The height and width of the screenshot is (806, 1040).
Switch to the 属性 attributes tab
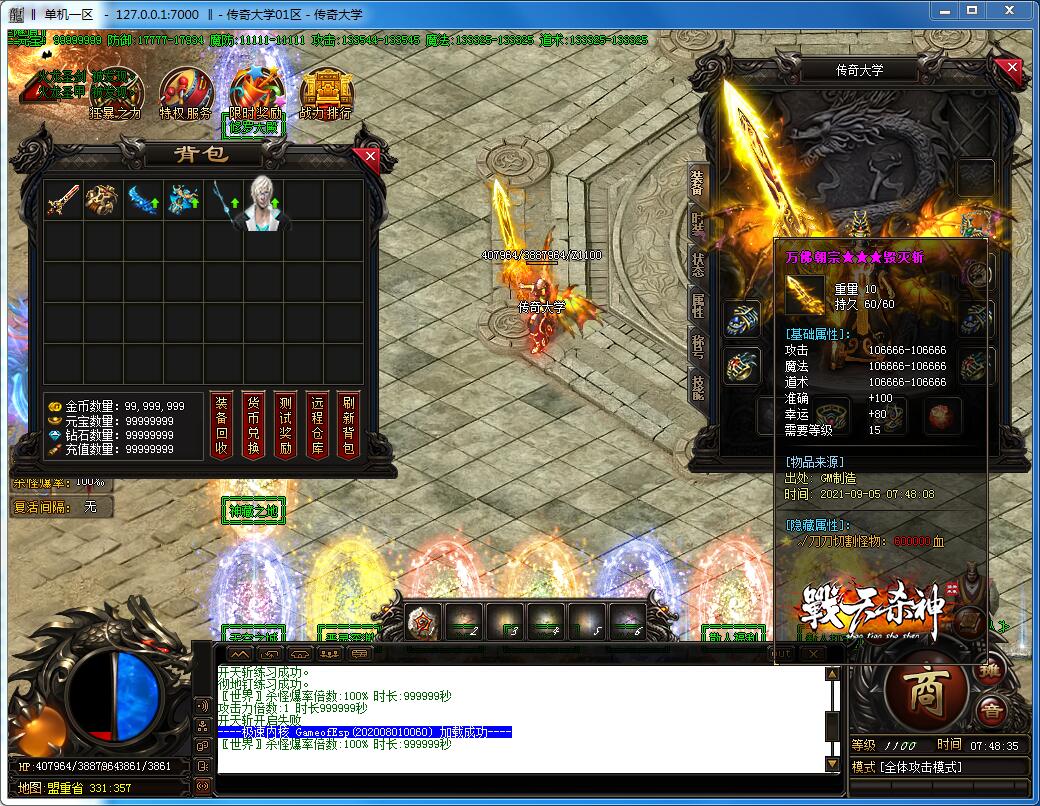click(698, 305)
